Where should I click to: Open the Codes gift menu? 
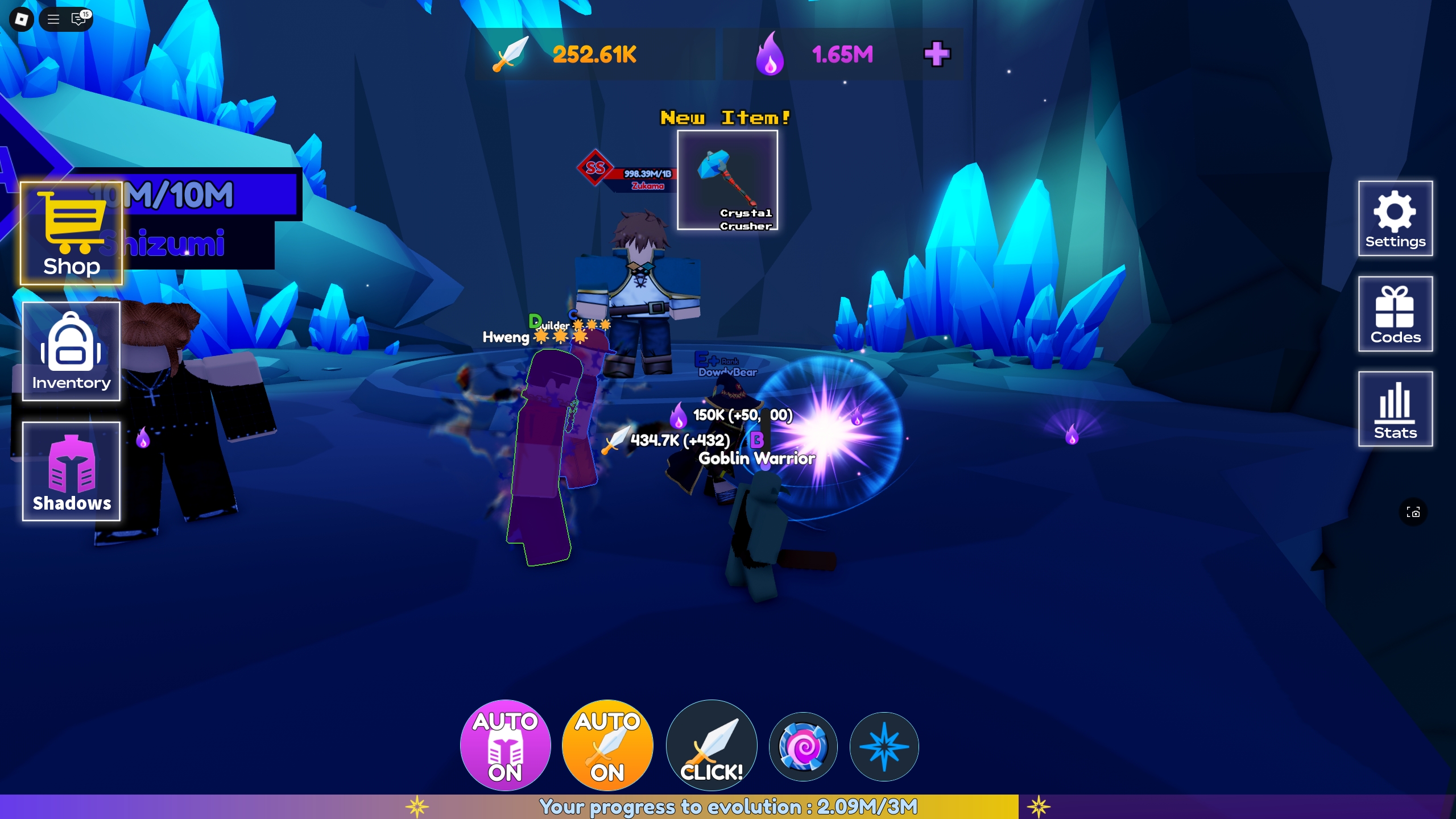[x=1395, y=314]
